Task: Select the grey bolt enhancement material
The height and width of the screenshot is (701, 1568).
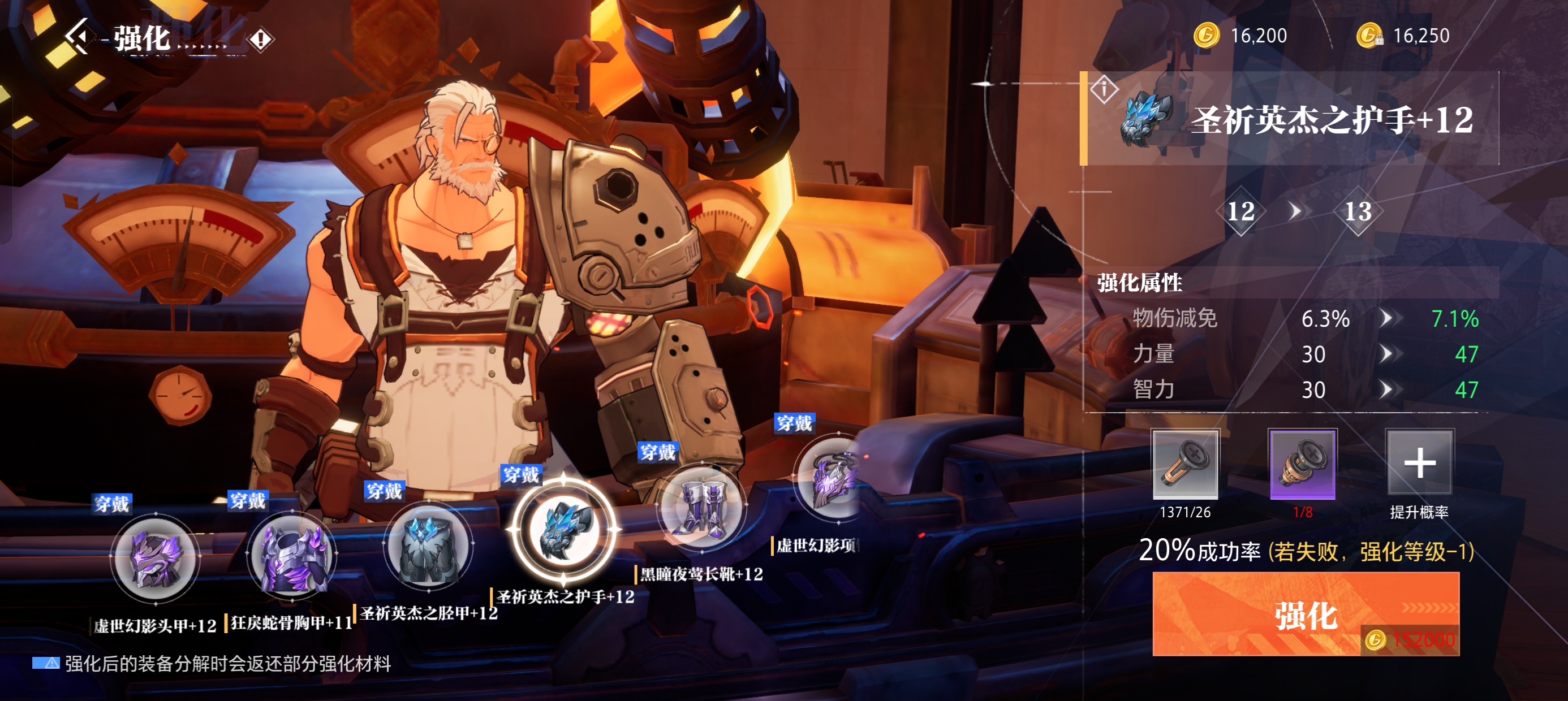Action: [1184, 464]
